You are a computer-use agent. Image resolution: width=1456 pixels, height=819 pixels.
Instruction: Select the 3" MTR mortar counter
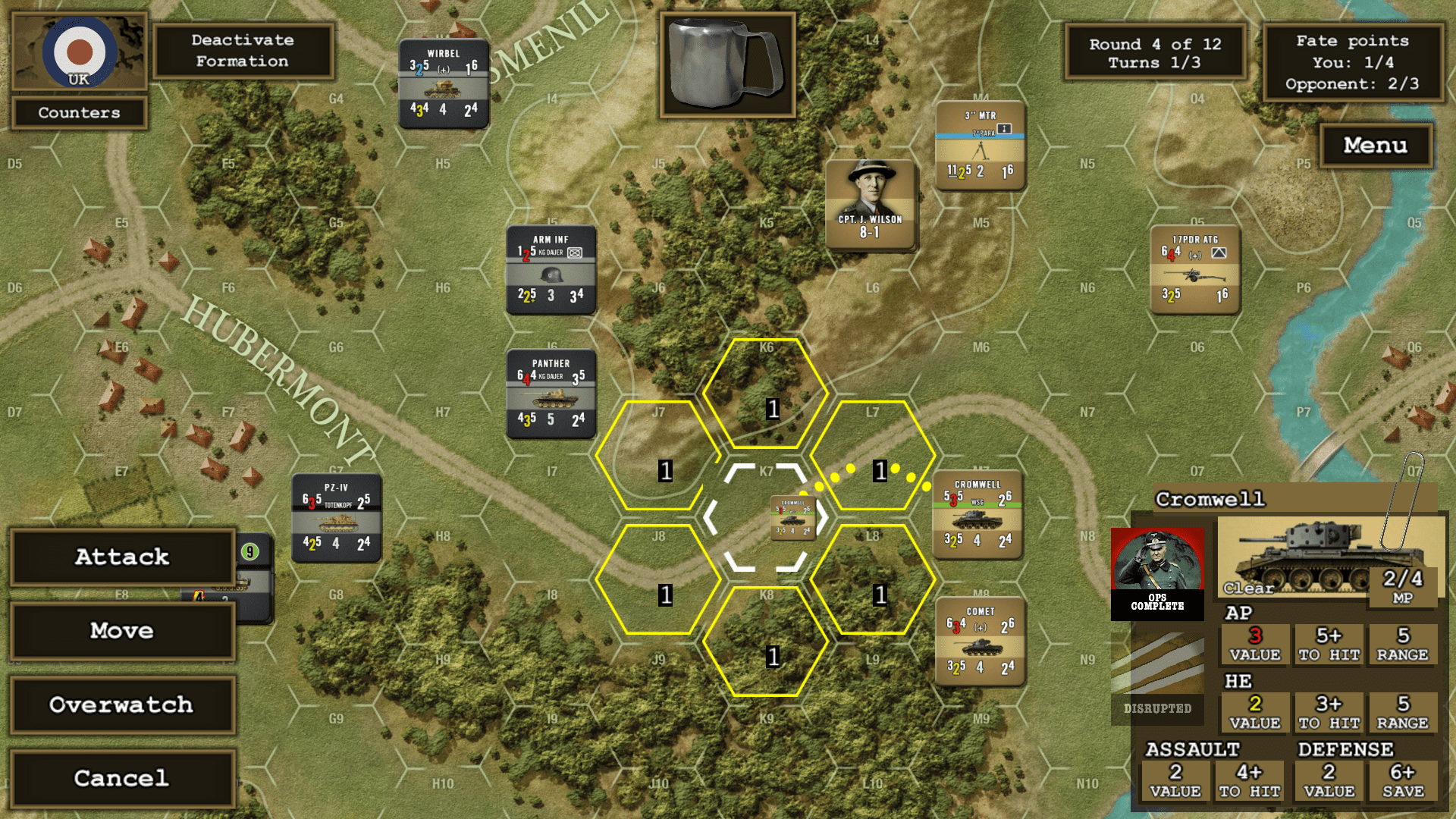point(980,146)
